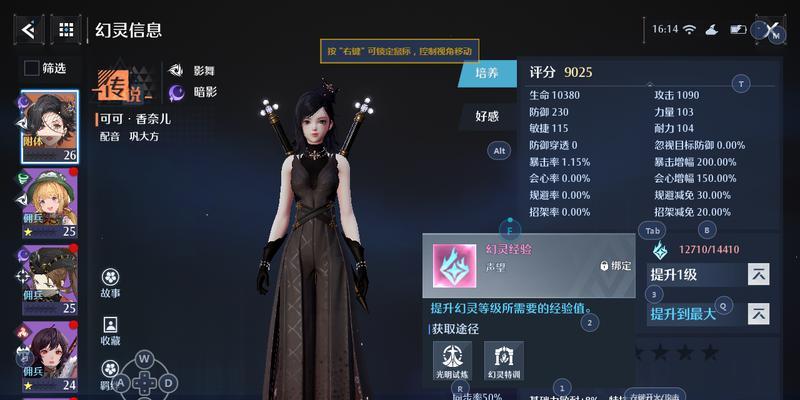Switch to the 培养 tab
This screenshot has width=800, height=400.
(488, 73)
